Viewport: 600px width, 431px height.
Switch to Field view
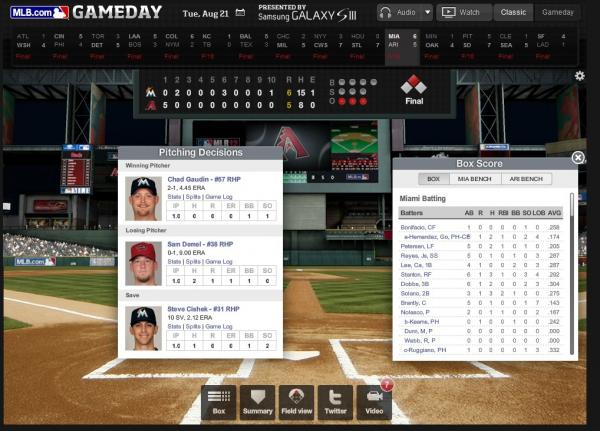pos(296,402)
